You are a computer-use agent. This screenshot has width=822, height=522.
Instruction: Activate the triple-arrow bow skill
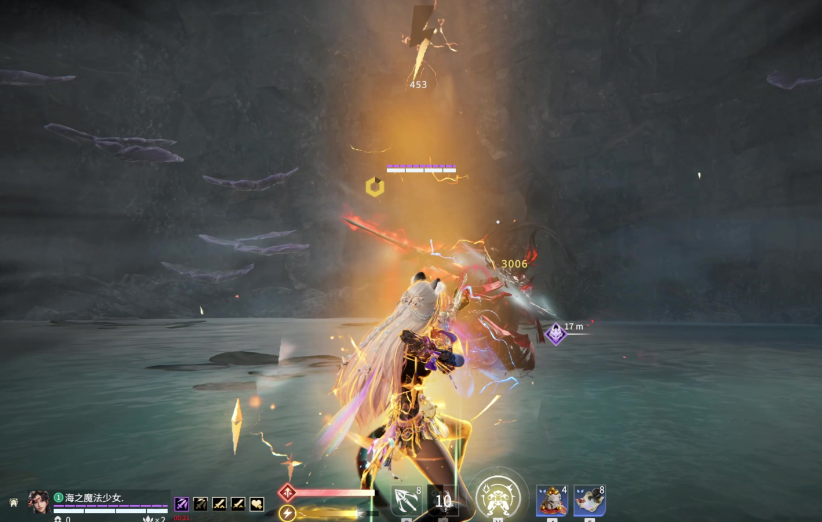click(x=407, y=501)
